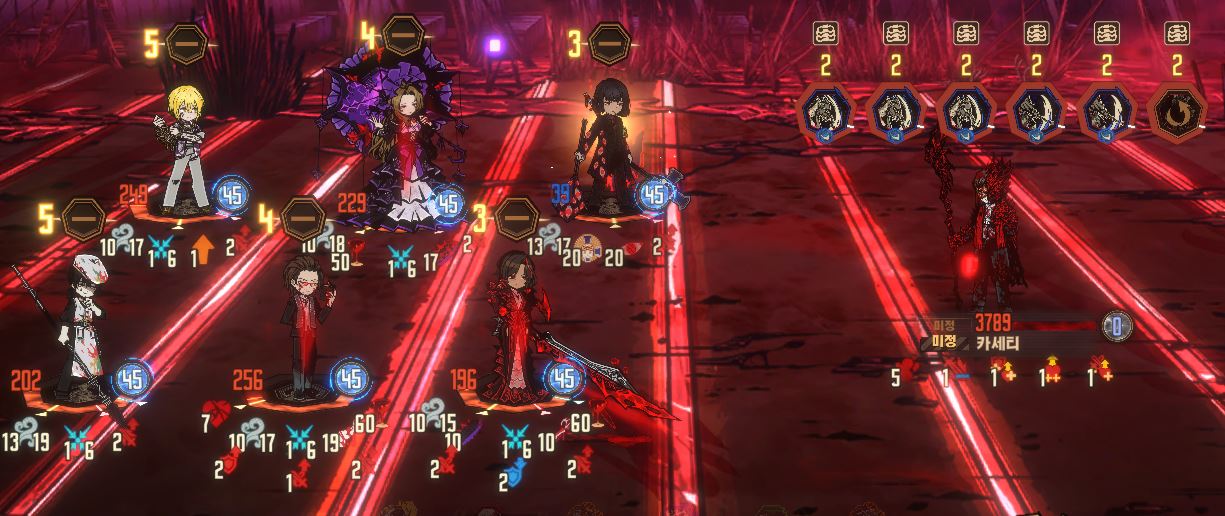The image size is (1225, 516).
Task: Select the speed-3 slot above the black-haired sinner
Action: (x=609, y=43)
